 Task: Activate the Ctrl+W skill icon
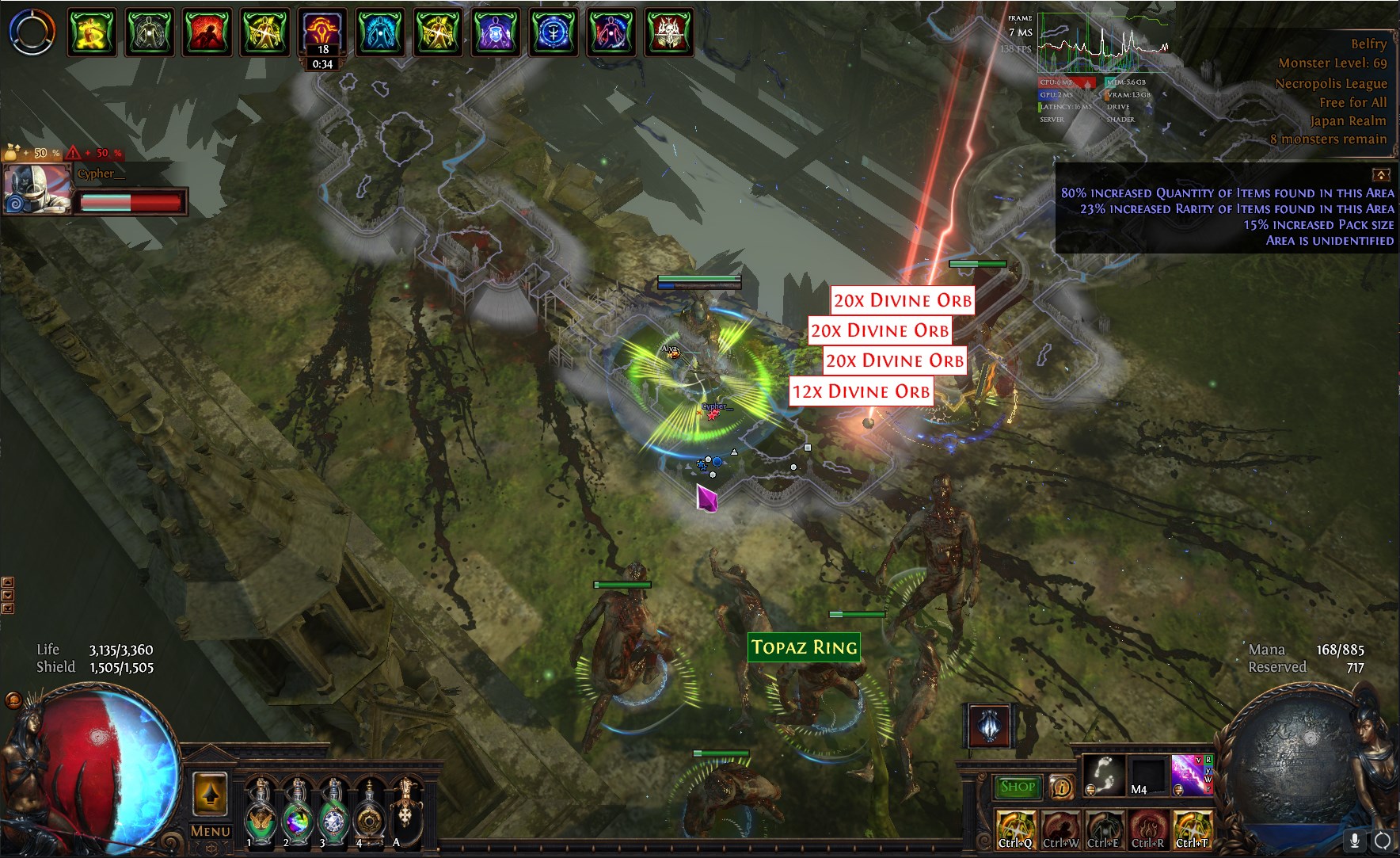[x=1061, y=829]
